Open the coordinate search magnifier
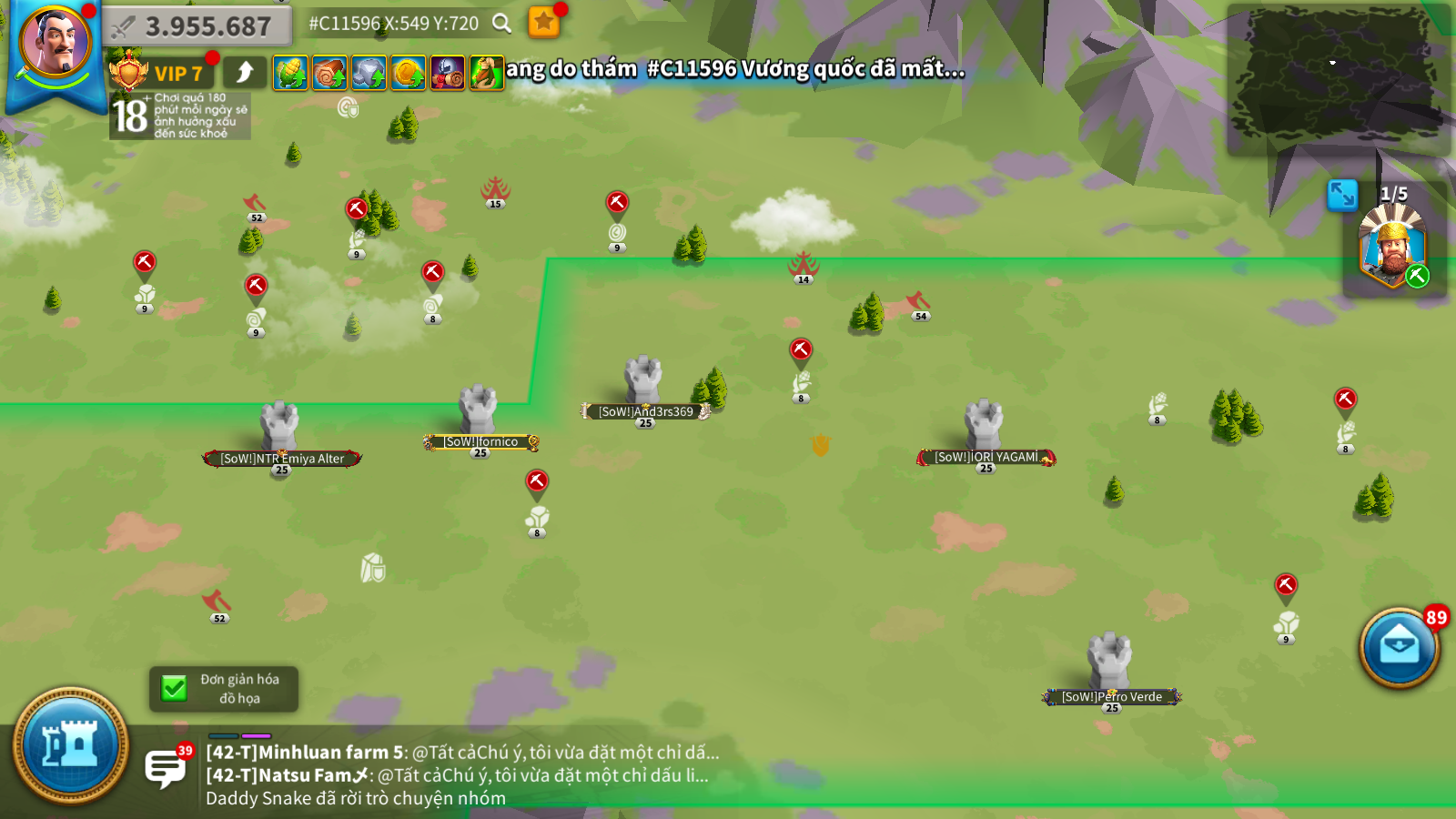The image size is (1456, 819). pos(501,24)
